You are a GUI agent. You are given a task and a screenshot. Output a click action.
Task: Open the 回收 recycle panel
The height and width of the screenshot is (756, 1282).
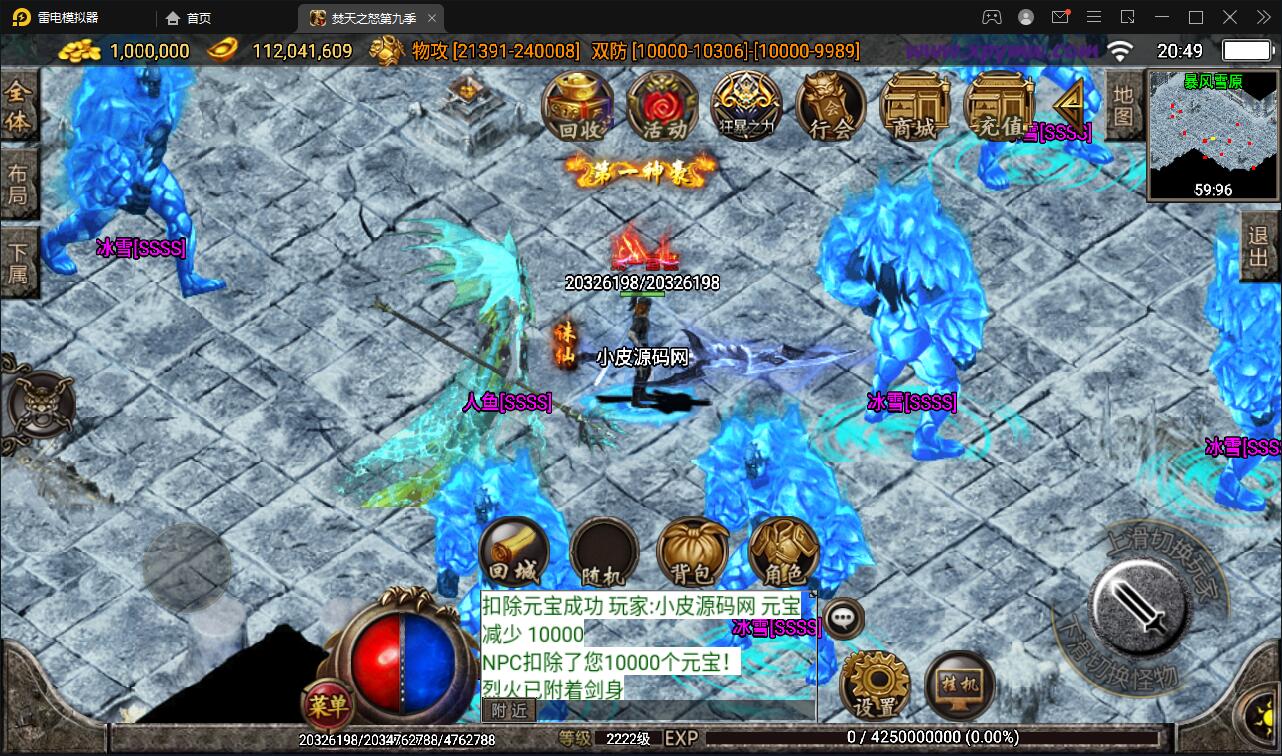point(578,108)
